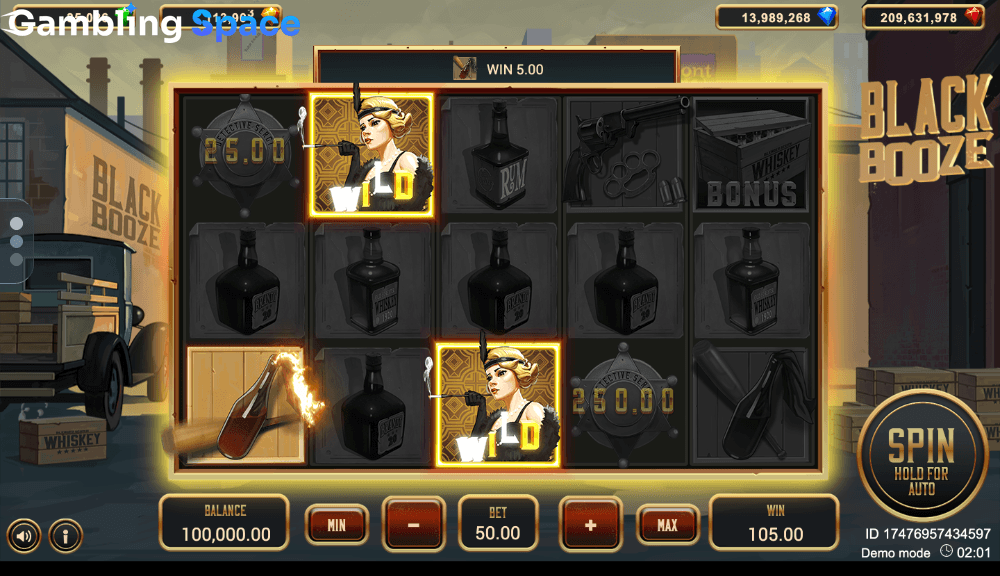This screenshot has width=1000, height=576.
Task: Increase the bet with the plus button
Action: (x=590, y=524)
